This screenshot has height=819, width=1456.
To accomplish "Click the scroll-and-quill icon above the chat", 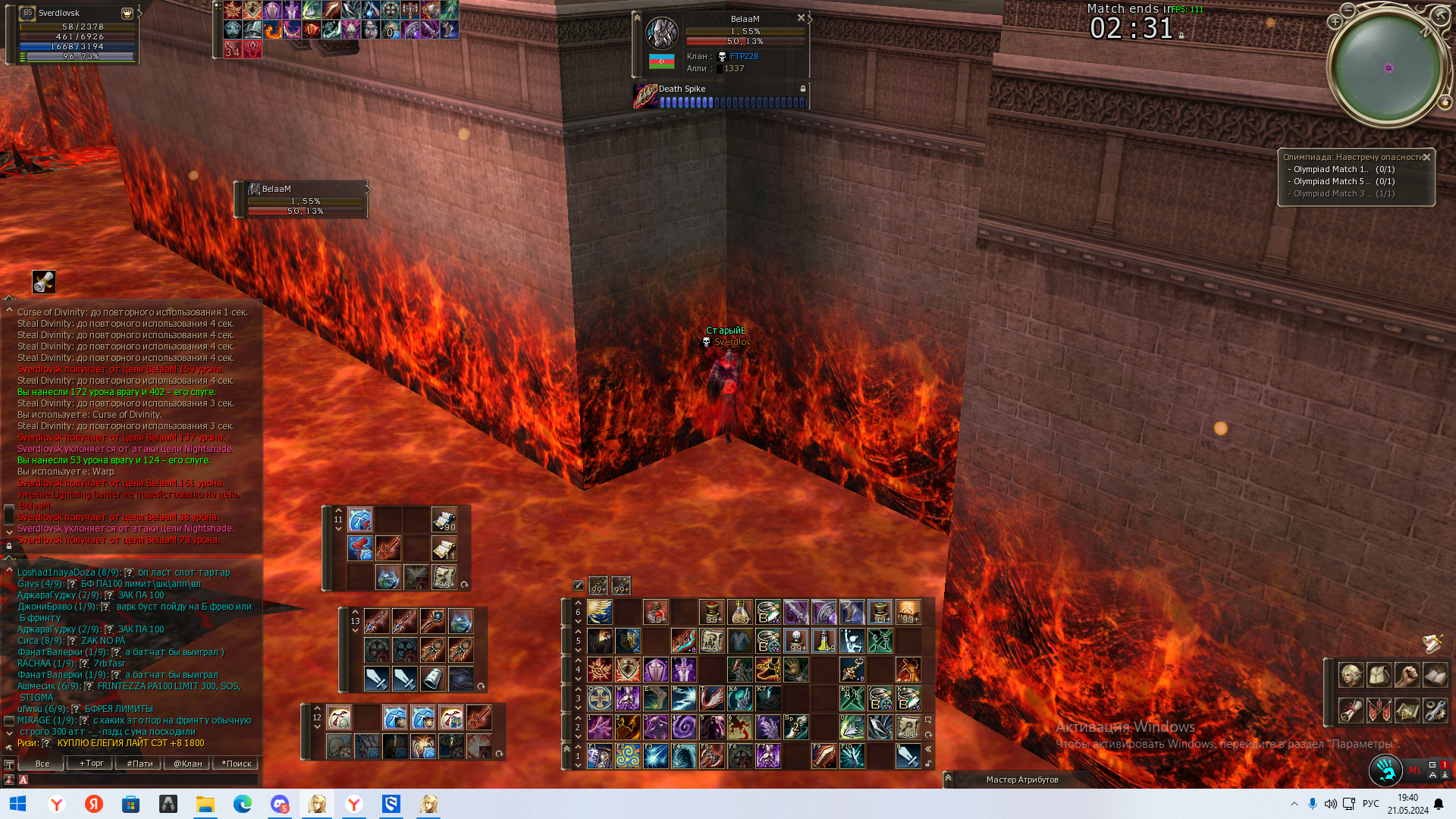I will [x=44, y=281].
